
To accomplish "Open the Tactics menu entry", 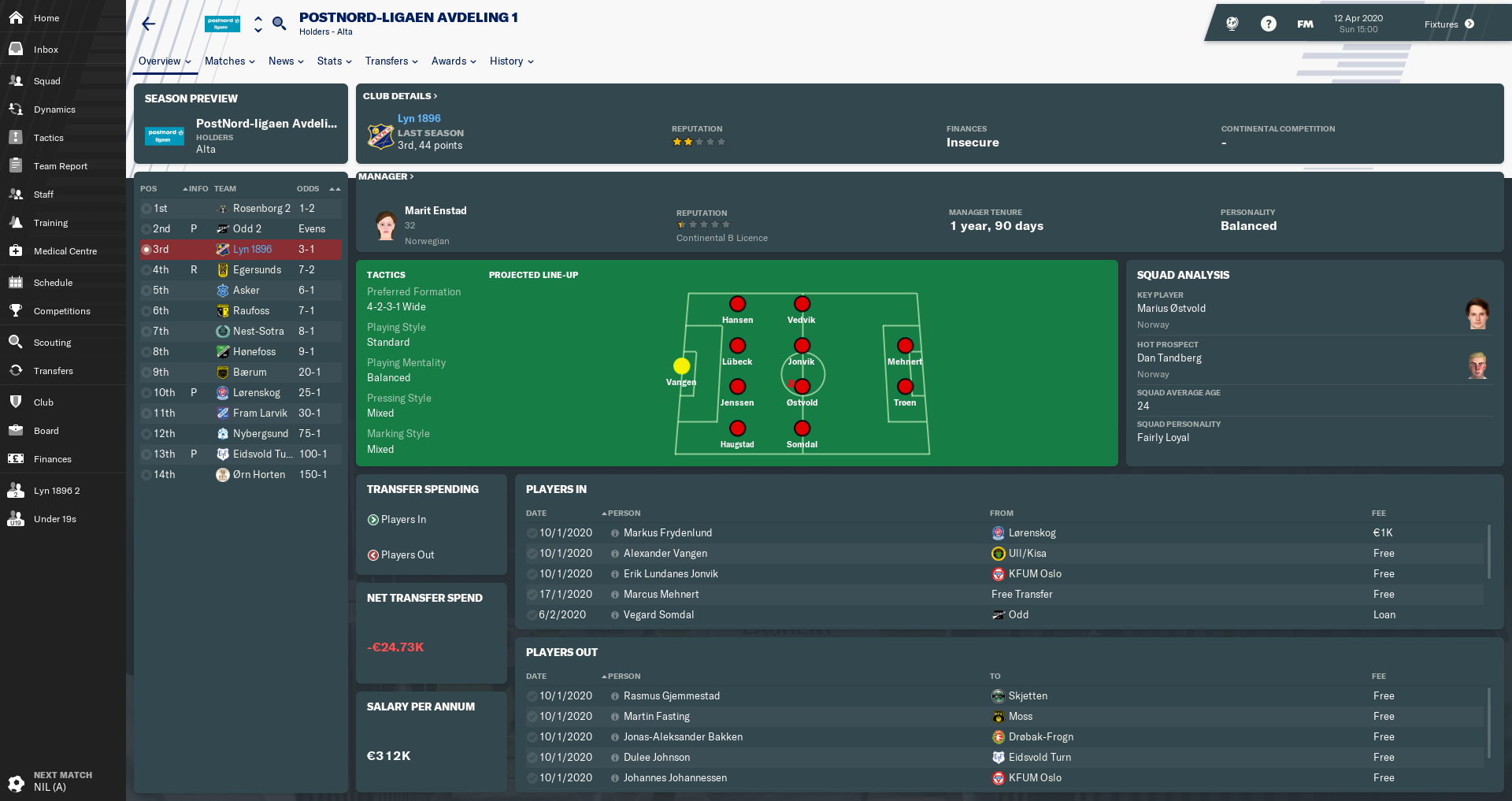I will click(48, 138).
